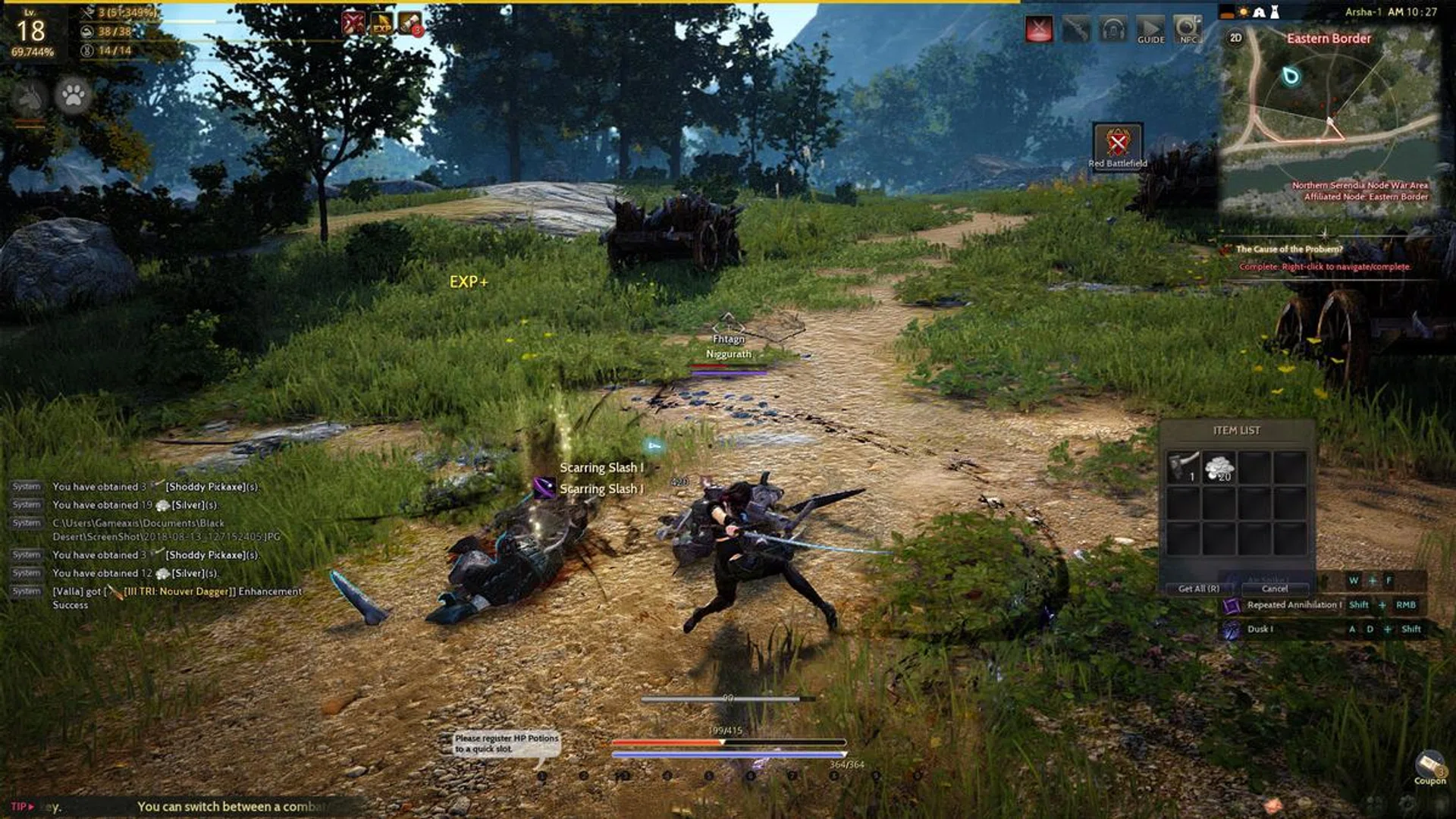The image size is (1456, 819).
Task: Click the Dusk I skill icon
Action: pos(1232,629)
